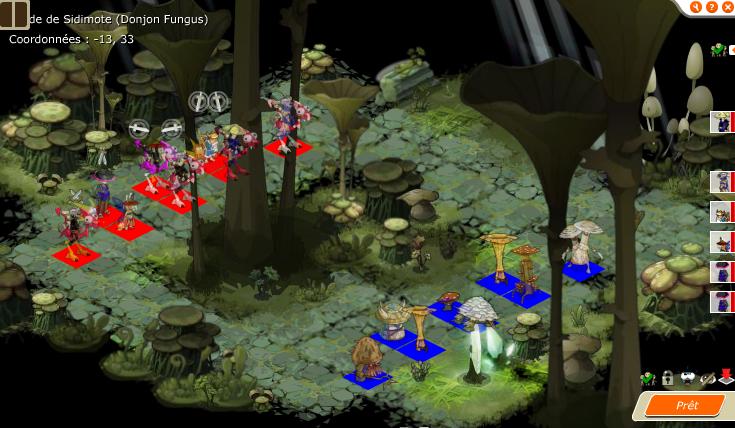Image resolution: width=735 pixels, height=428 pixels.
Task: Toggle the padlock fight lock icon
Action: pos(667,379)
